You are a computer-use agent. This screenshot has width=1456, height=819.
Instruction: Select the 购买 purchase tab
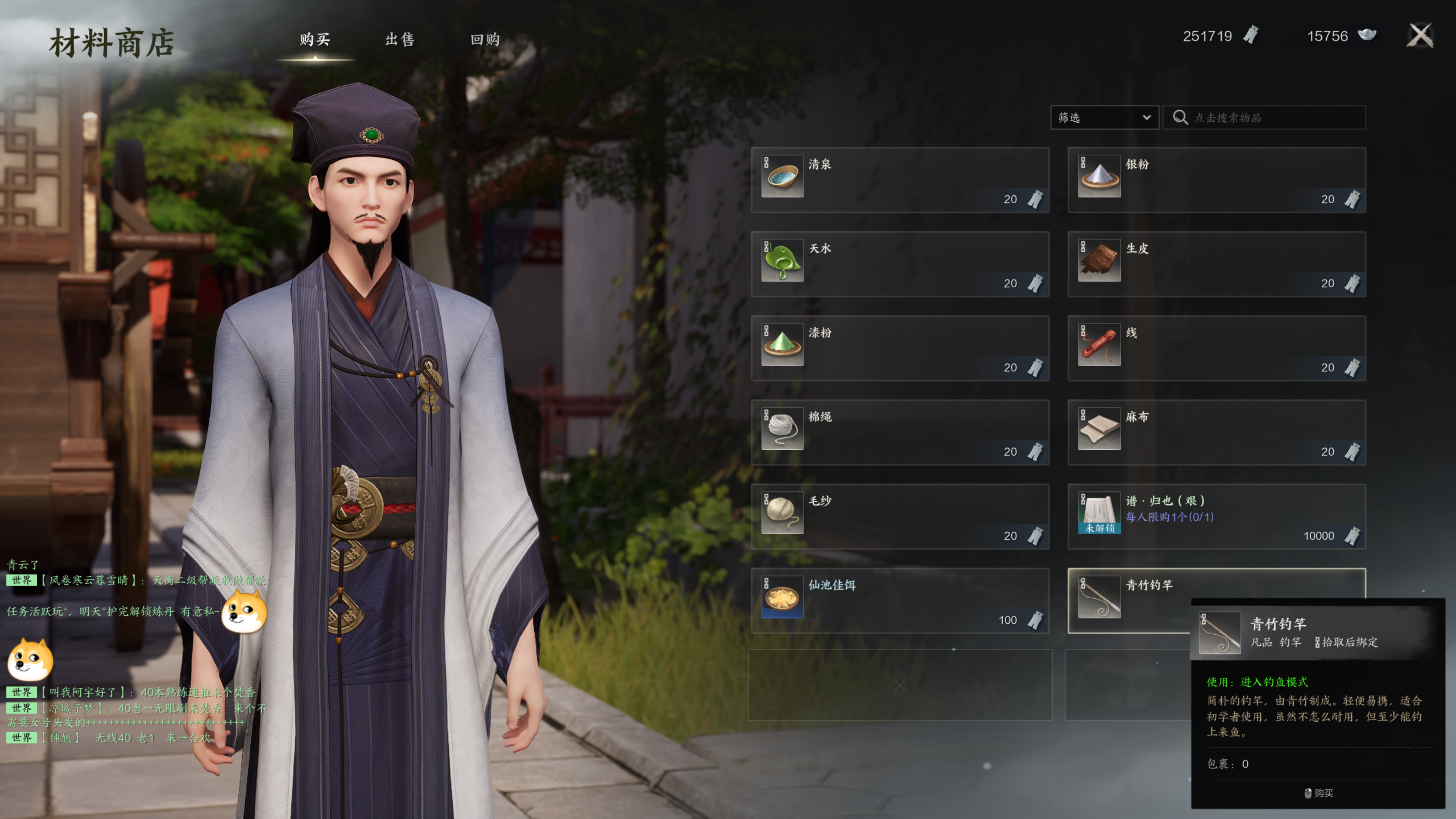[315, 39]
